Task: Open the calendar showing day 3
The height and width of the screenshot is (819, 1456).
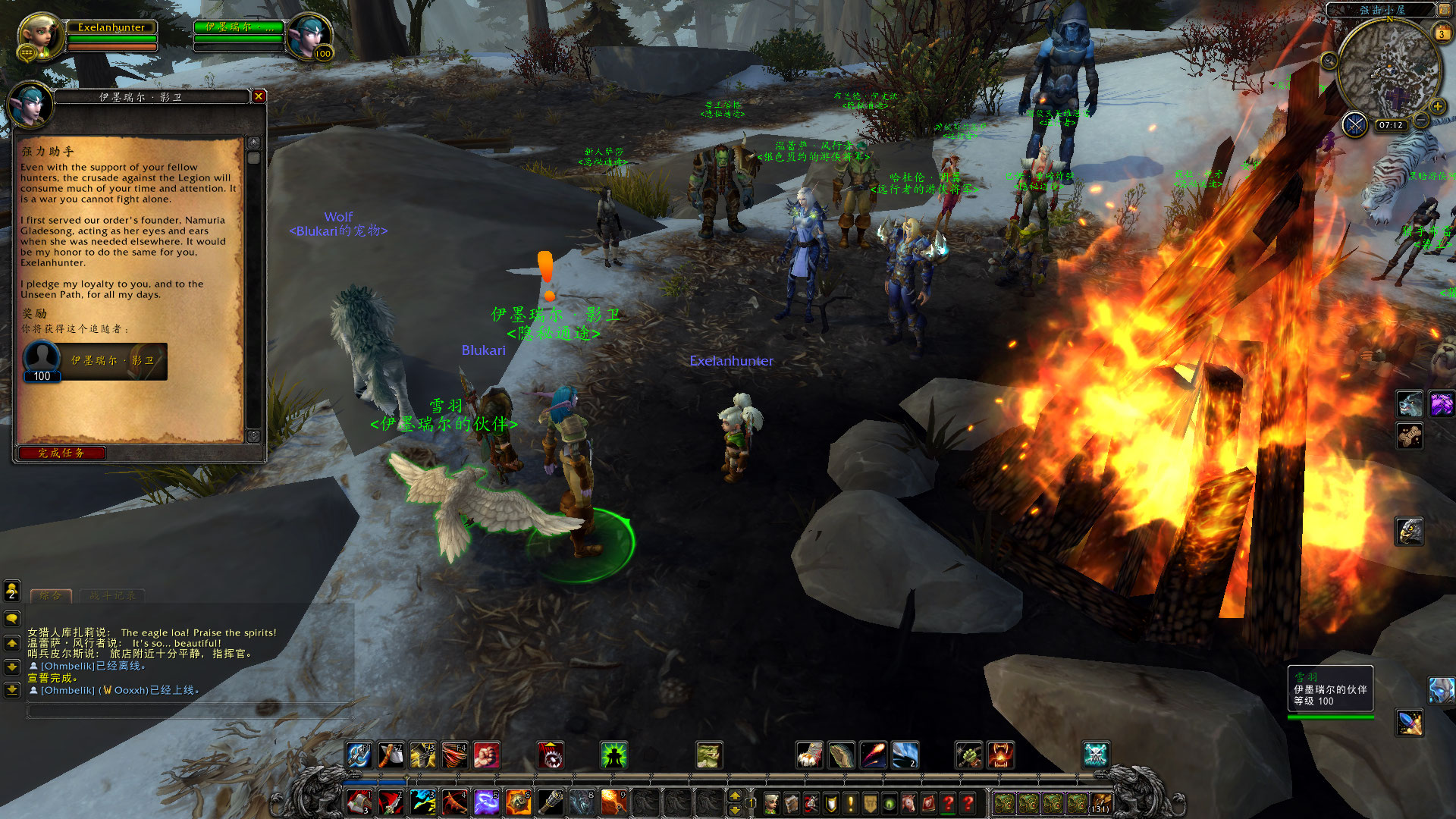Action: (1441, 34)
